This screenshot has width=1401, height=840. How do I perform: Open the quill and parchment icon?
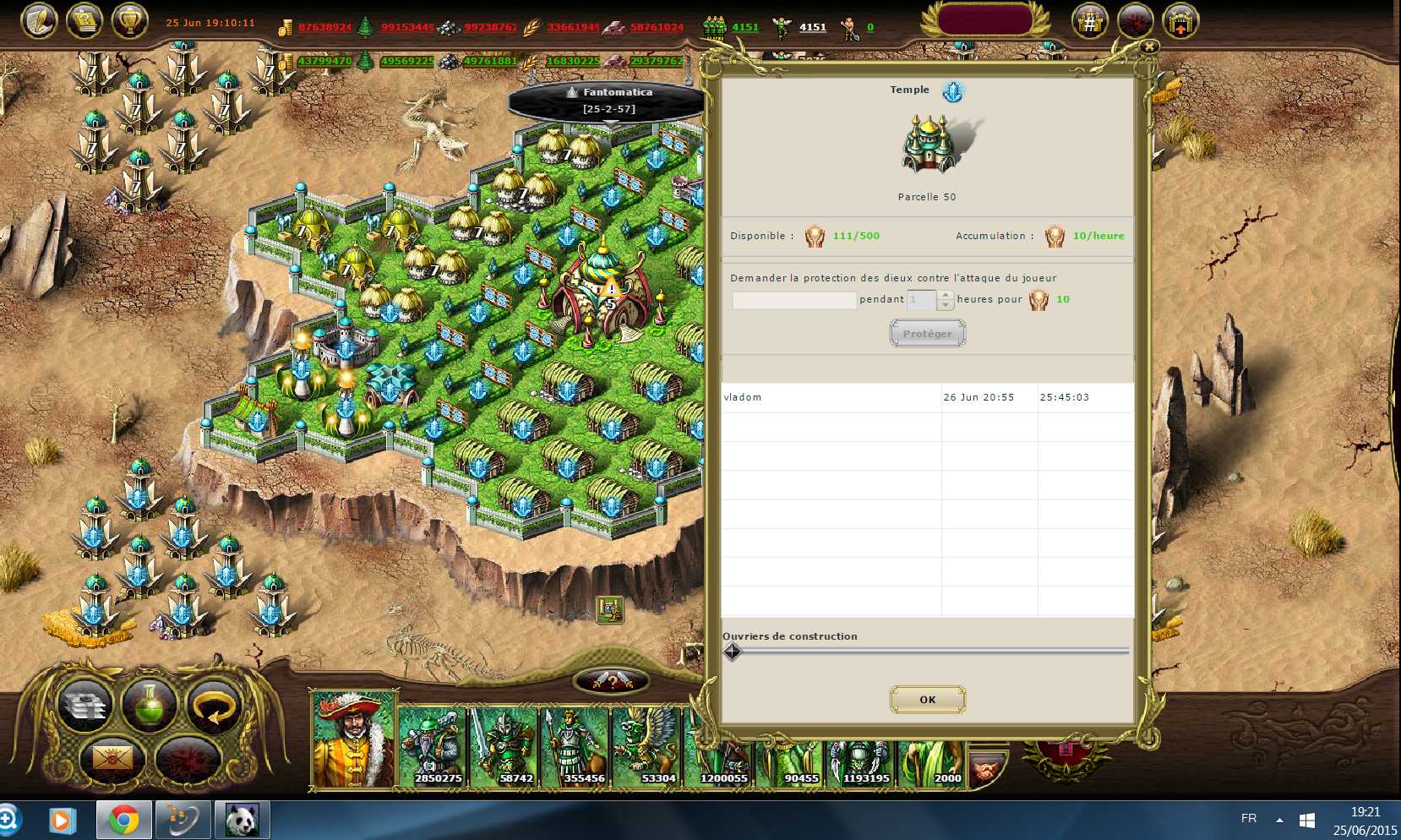click(39, 21)
